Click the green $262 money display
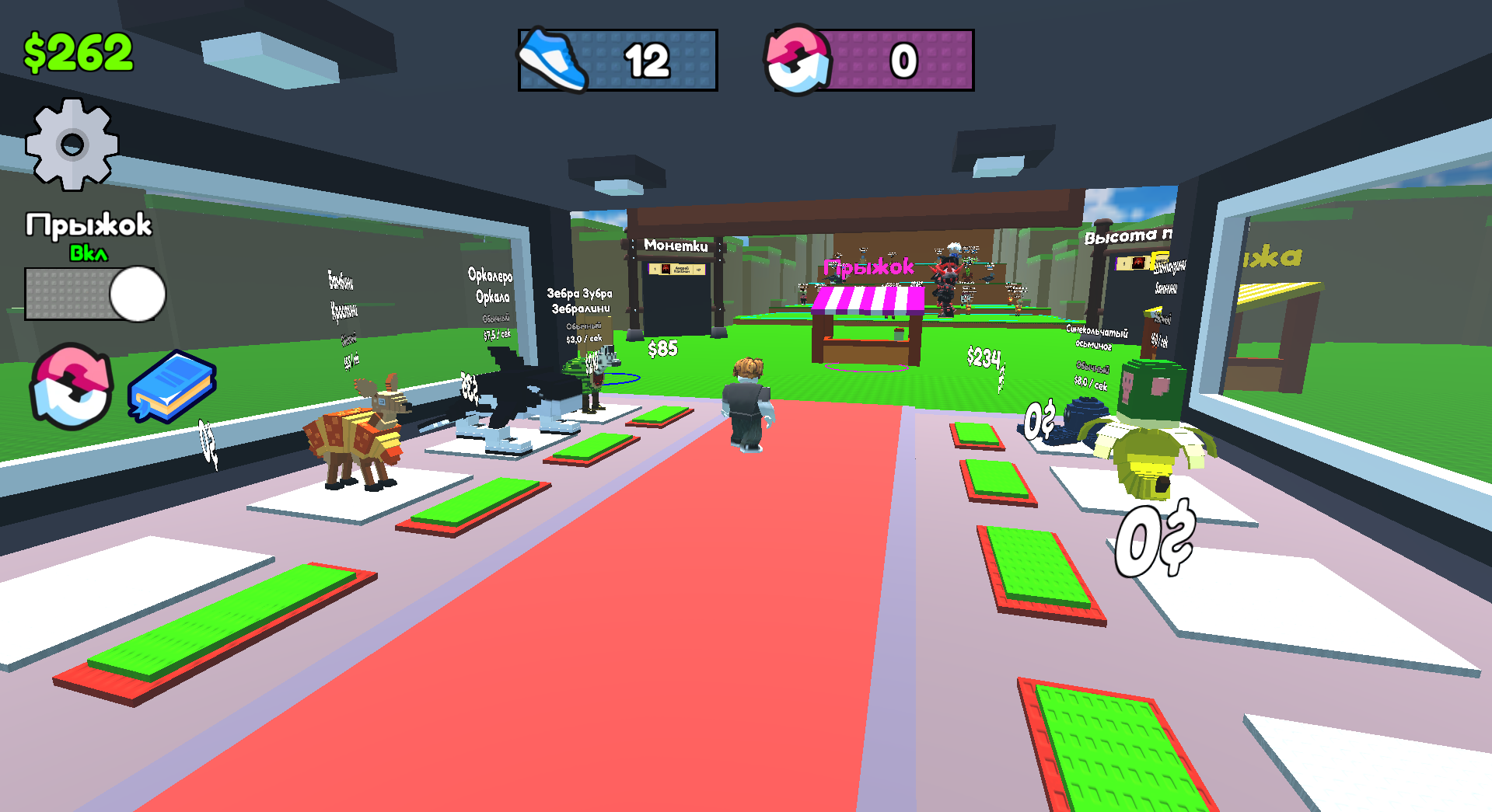The image size is (1492, 812). (78, 51)
